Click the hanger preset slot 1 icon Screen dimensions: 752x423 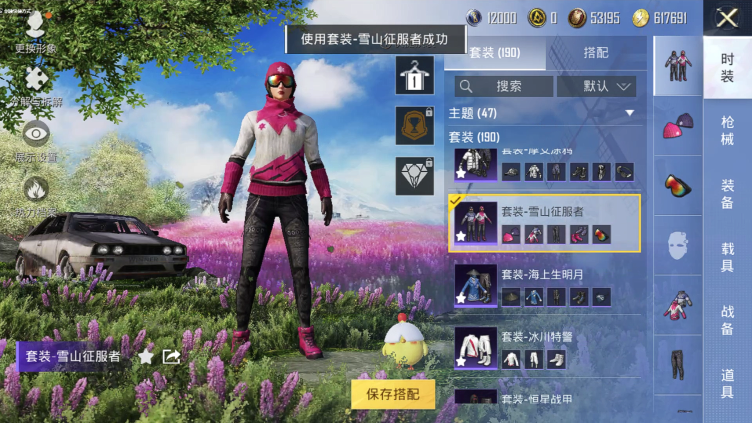coord(414,74)
